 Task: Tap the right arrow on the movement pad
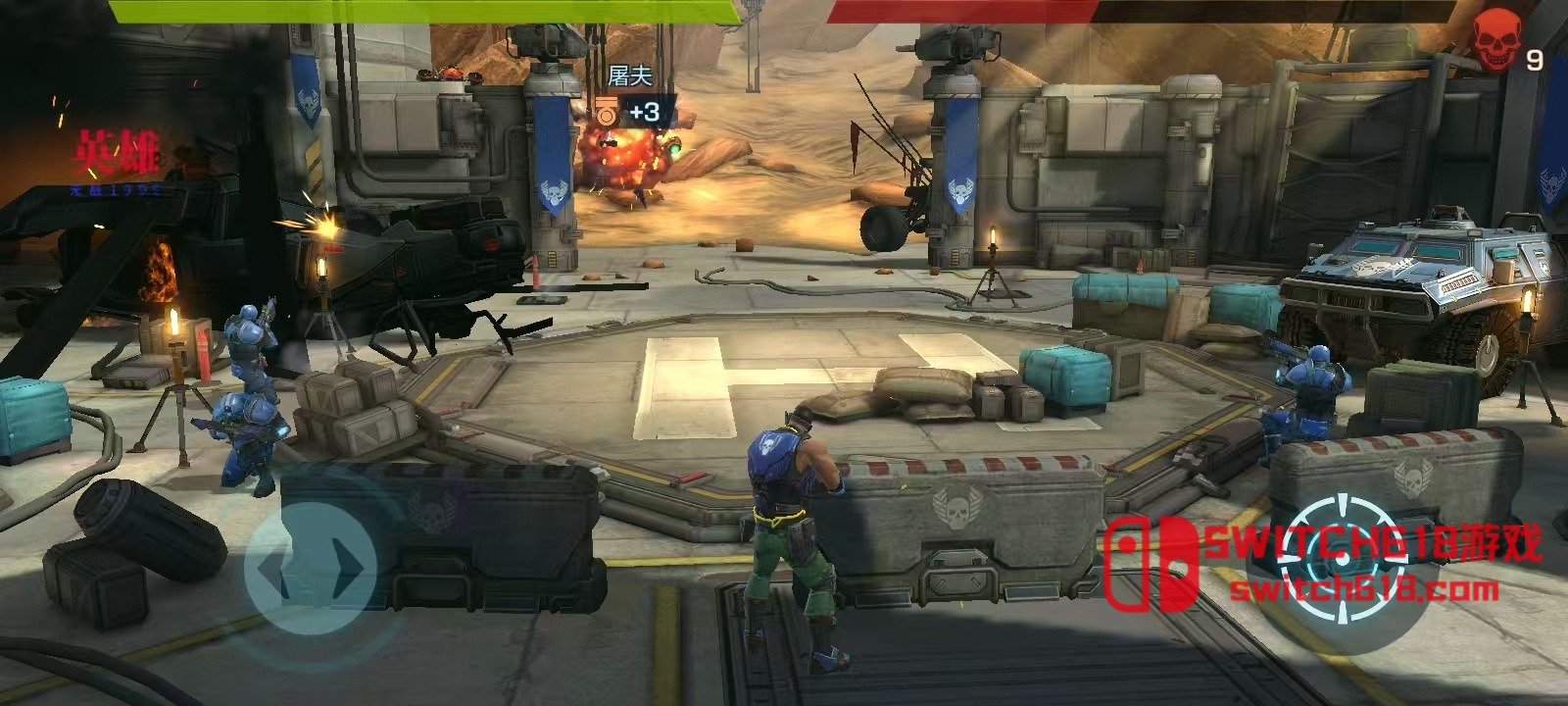[347, 568]
